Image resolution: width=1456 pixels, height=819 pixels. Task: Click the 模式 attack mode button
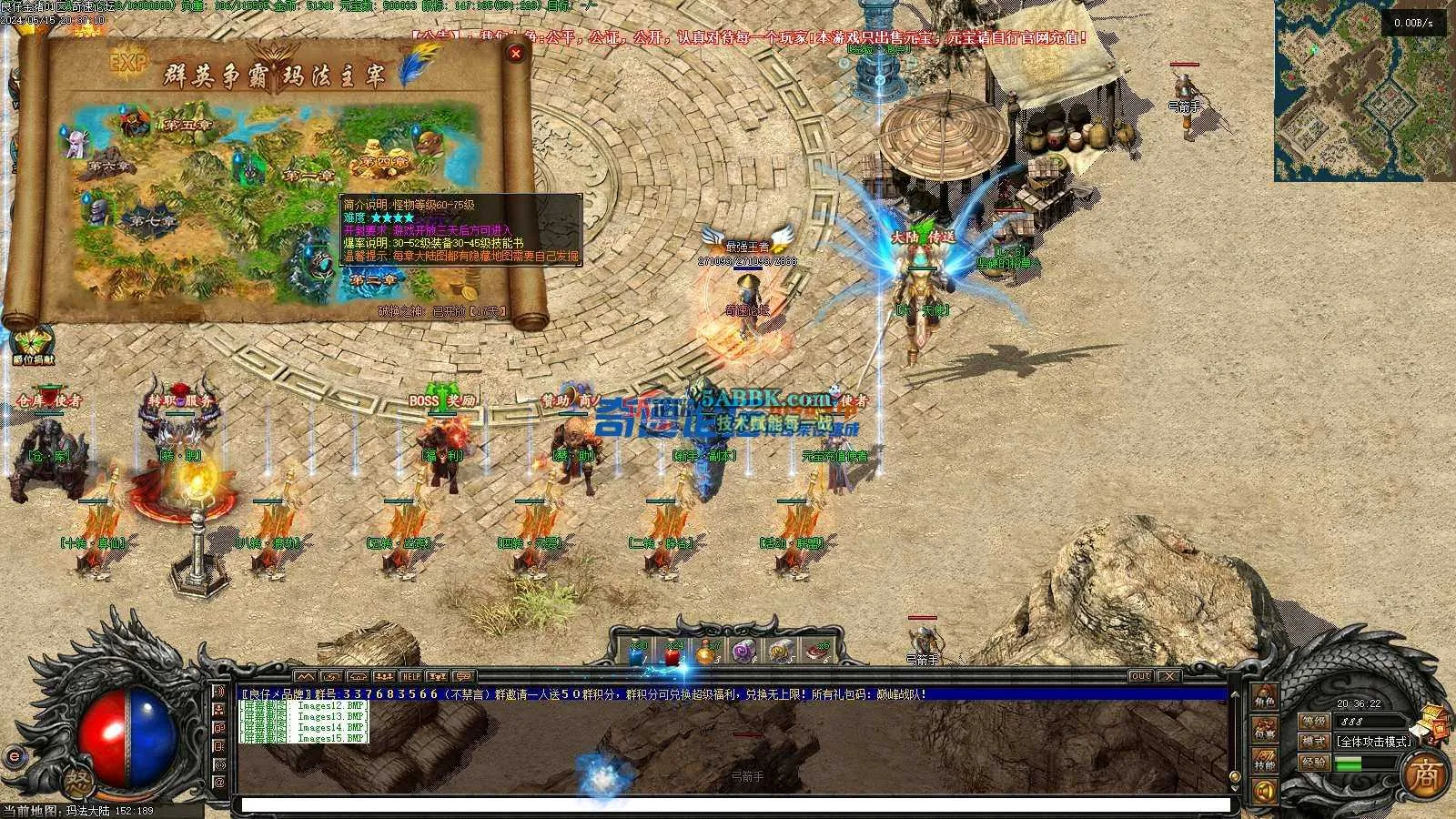point(1314,742)
